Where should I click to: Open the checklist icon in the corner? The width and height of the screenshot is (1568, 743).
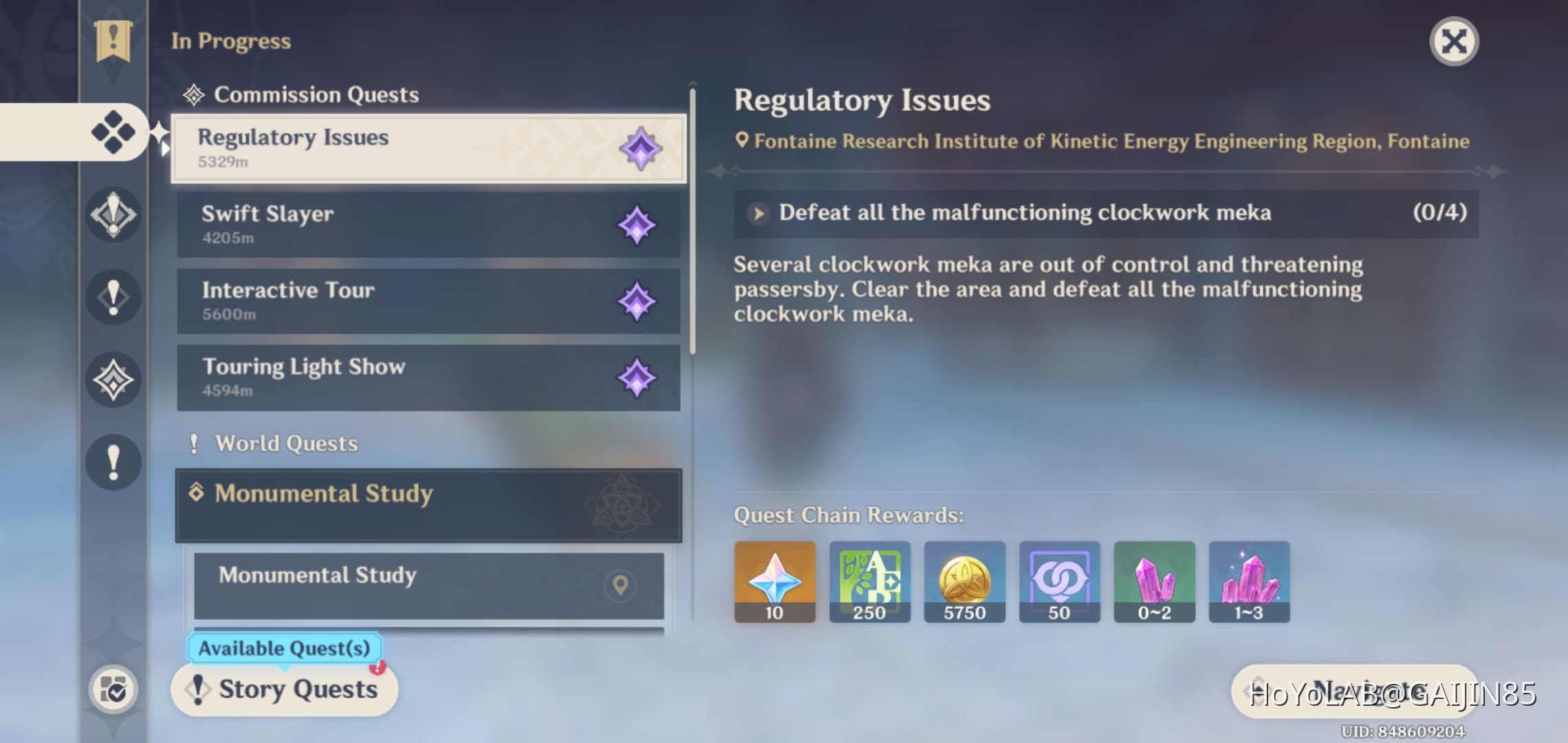coord(113,689)
